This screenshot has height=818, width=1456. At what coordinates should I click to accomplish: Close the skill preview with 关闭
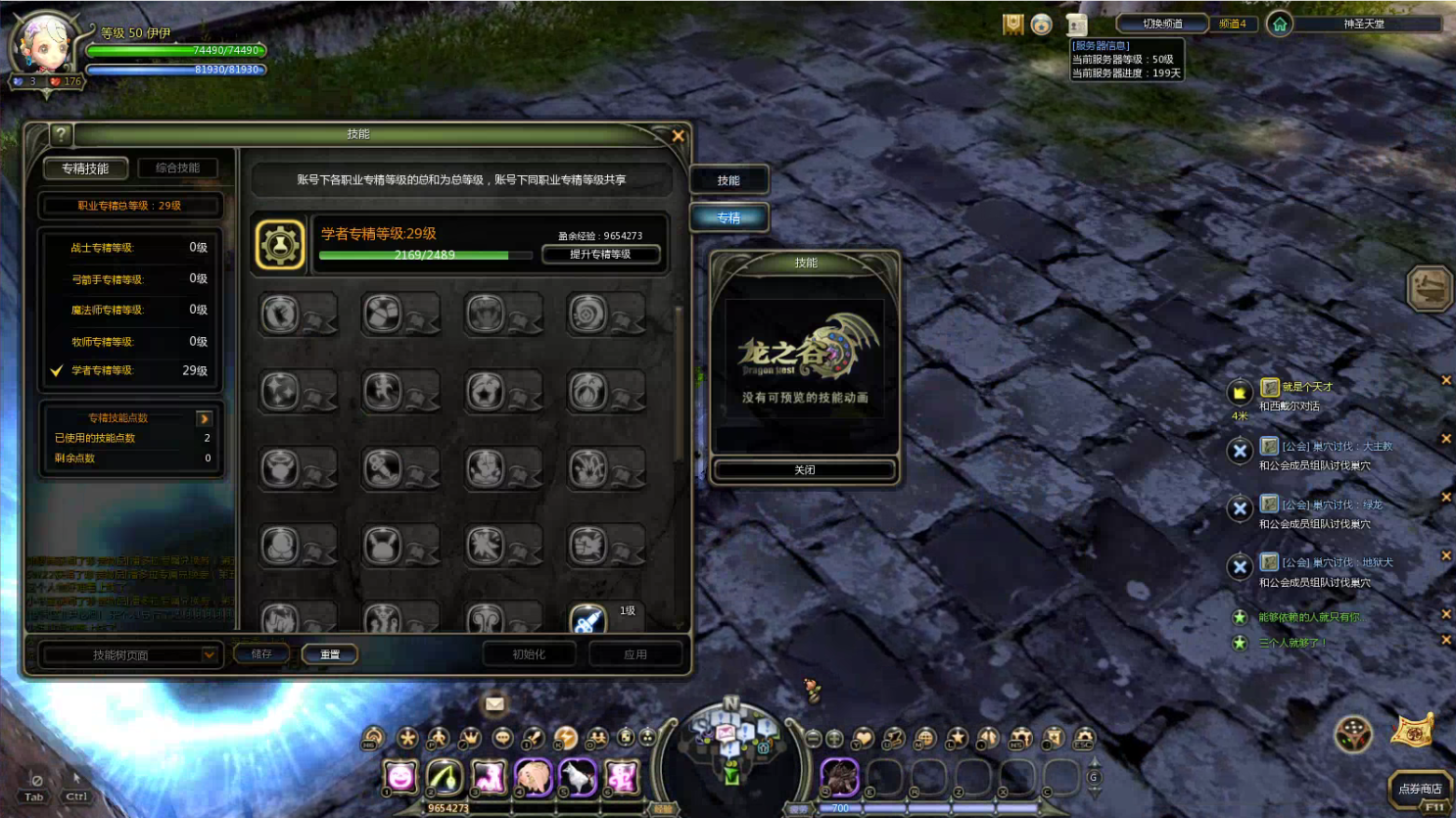point(804,470)
